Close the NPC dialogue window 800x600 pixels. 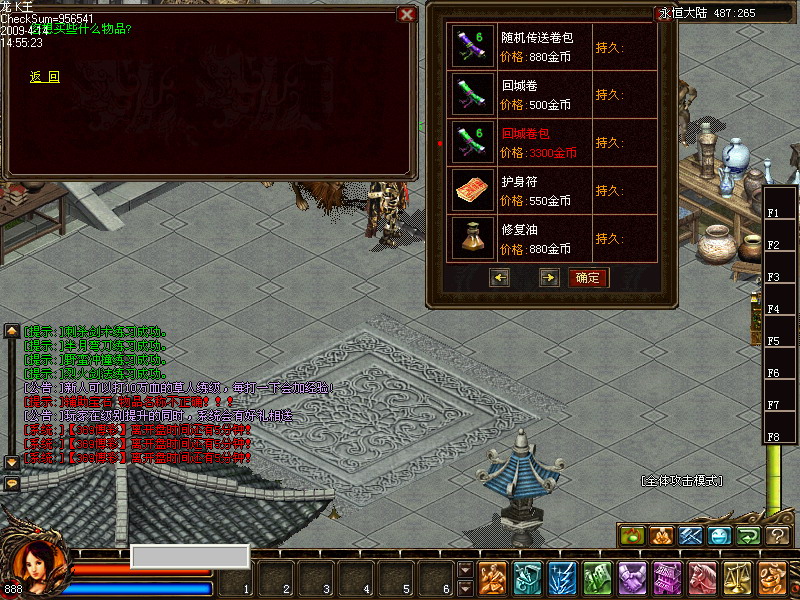(x=406, y=14)
